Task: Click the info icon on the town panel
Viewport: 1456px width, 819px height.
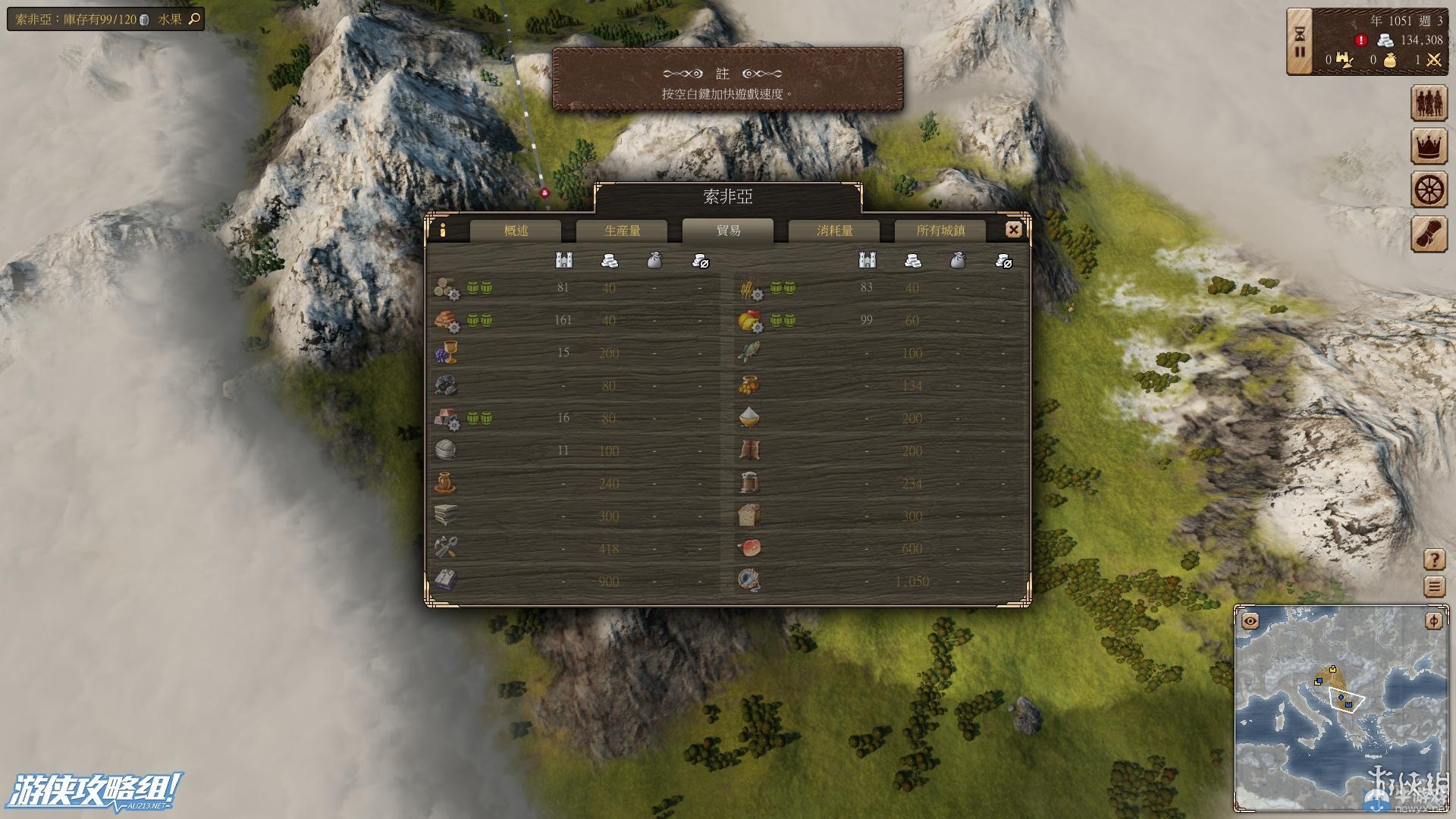Action: [443, 230]
